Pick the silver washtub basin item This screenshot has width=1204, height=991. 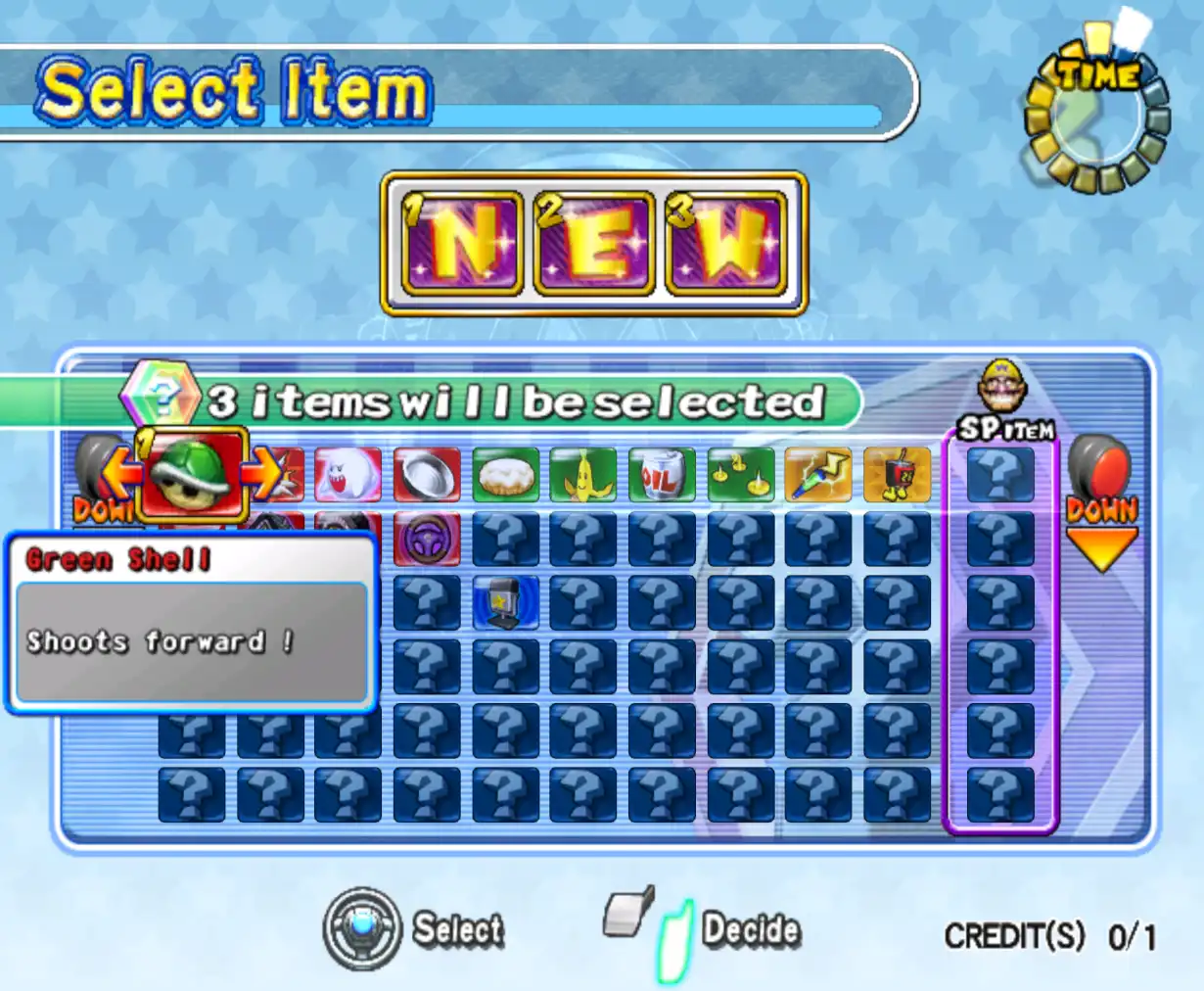point(427,475)
